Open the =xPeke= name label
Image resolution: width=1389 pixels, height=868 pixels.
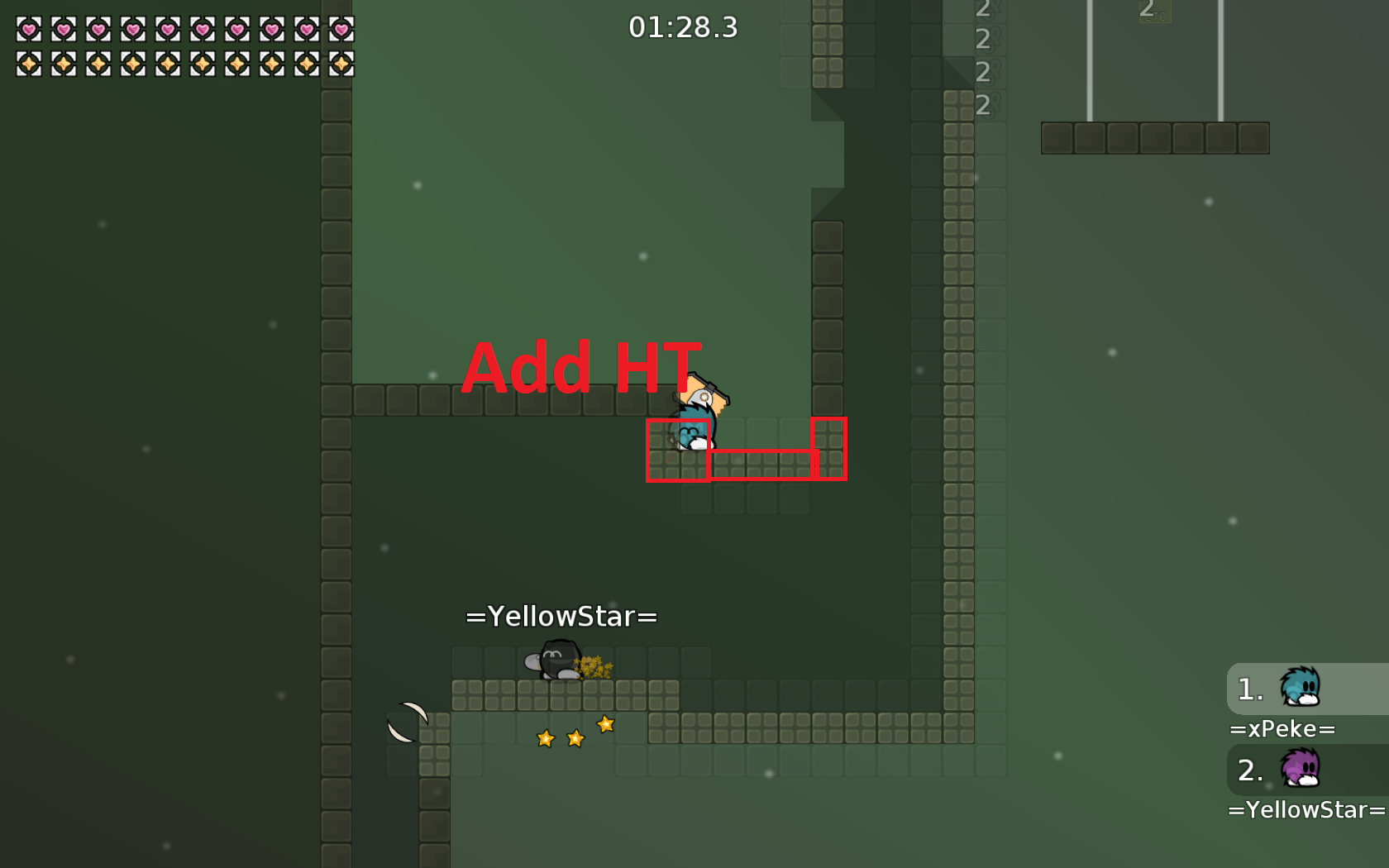tap(1283, 729)
